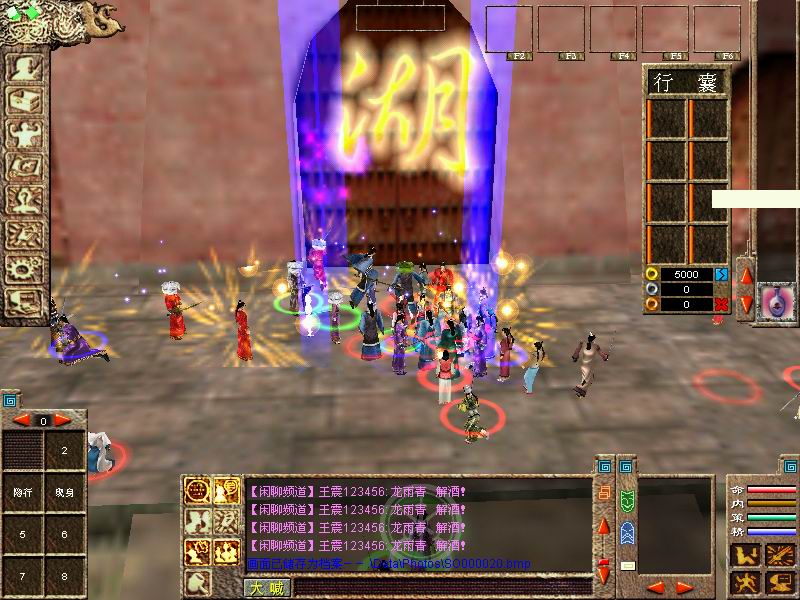Type in the chat input field

coord(440,588)
